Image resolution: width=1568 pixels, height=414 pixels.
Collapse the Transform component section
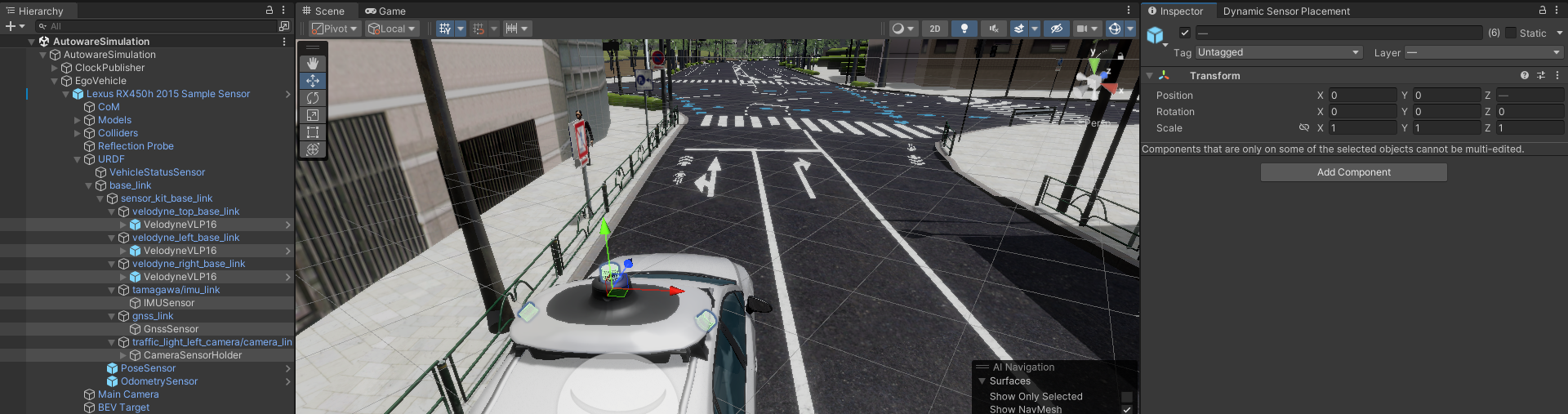(1150, 75)
